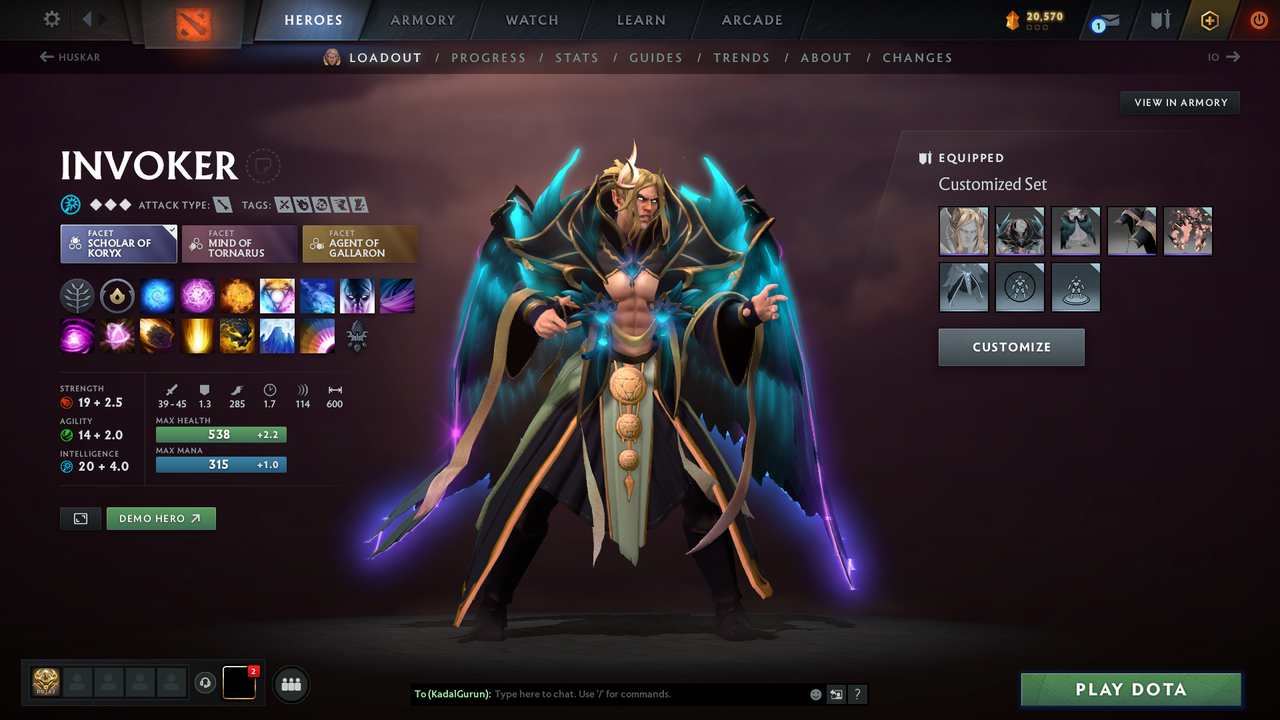
Task: Click the DEMO HERO button
Action: (160, 518)
